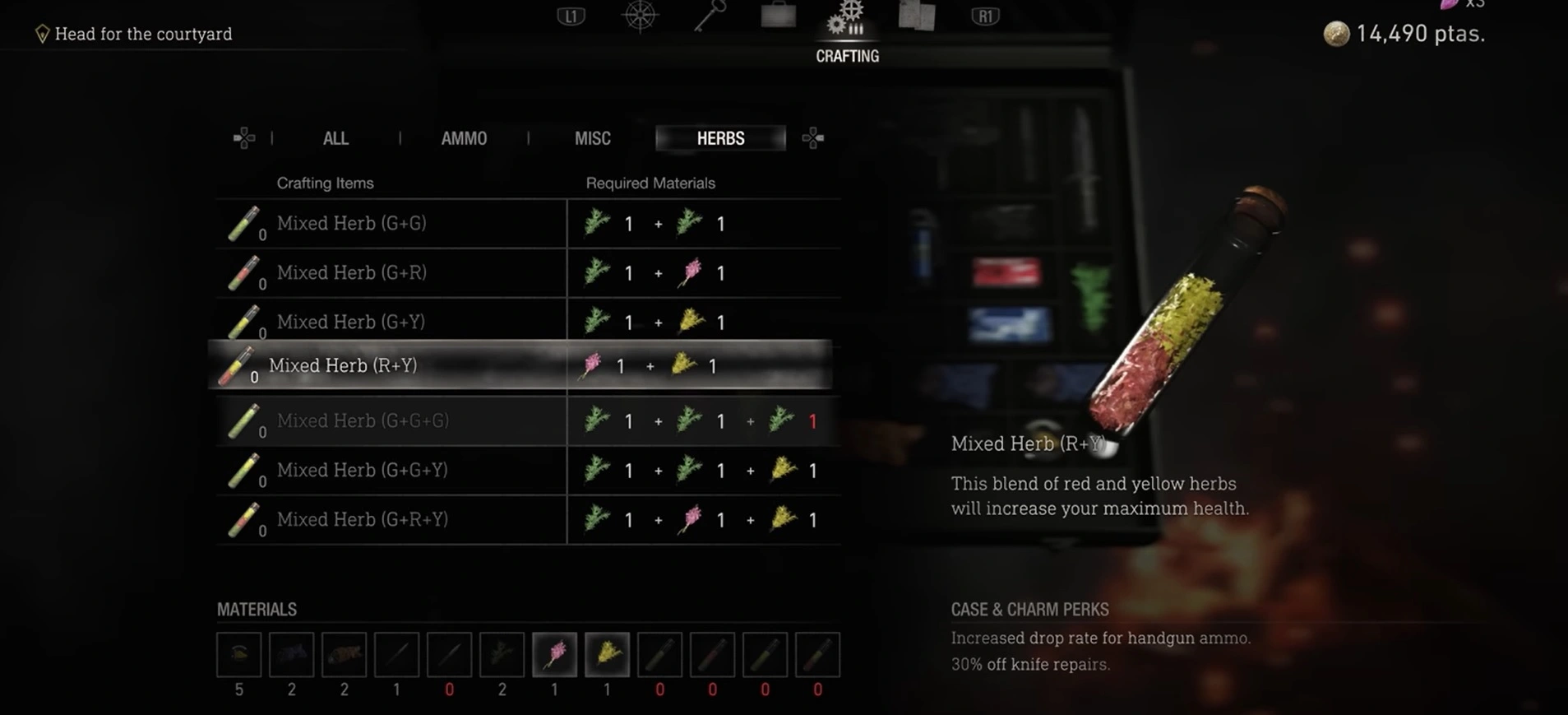The width and height of the screenshot is (1568, 715).
Task: Choose the Mixed Herb (G+G+Y) recipe
Action: [363, 470]
